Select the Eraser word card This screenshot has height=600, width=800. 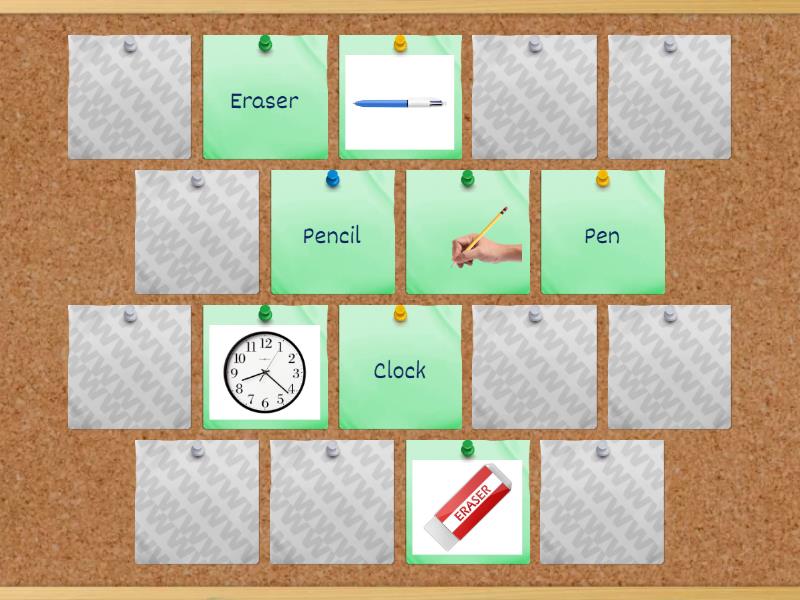[265, 100]
